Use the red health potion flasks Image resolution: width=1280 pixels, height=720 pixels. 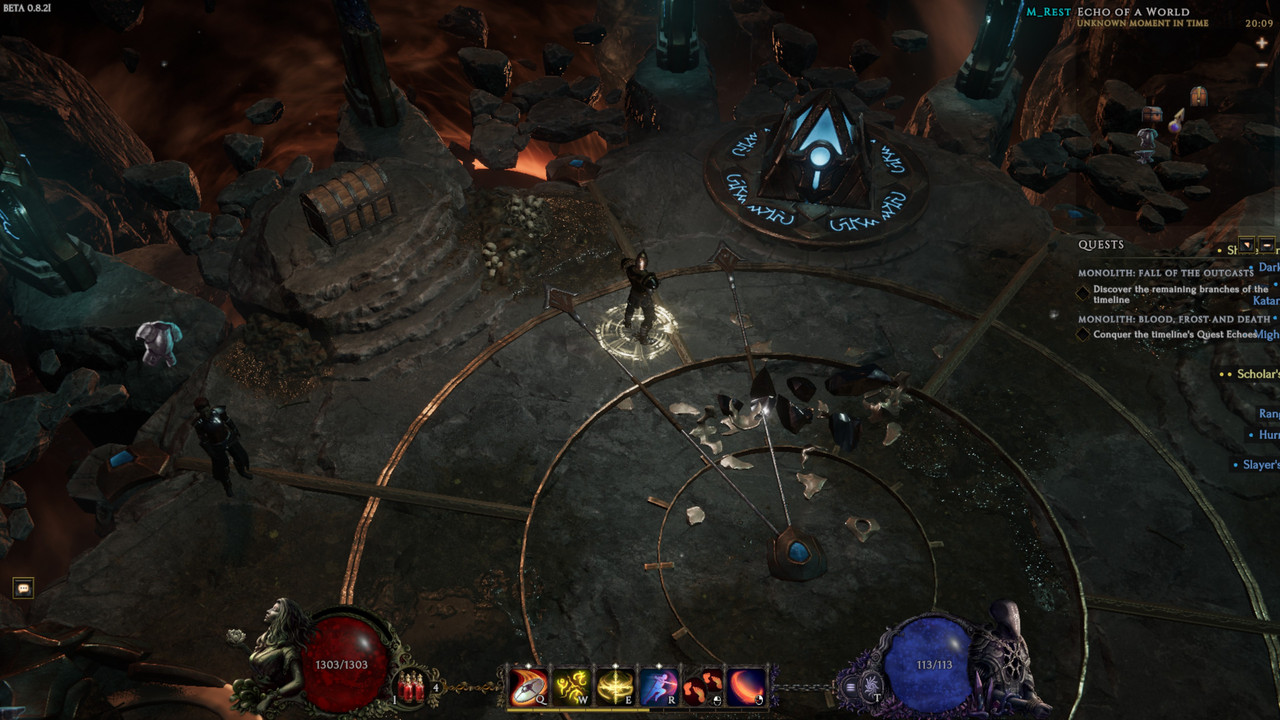click(x=411, y=687)
